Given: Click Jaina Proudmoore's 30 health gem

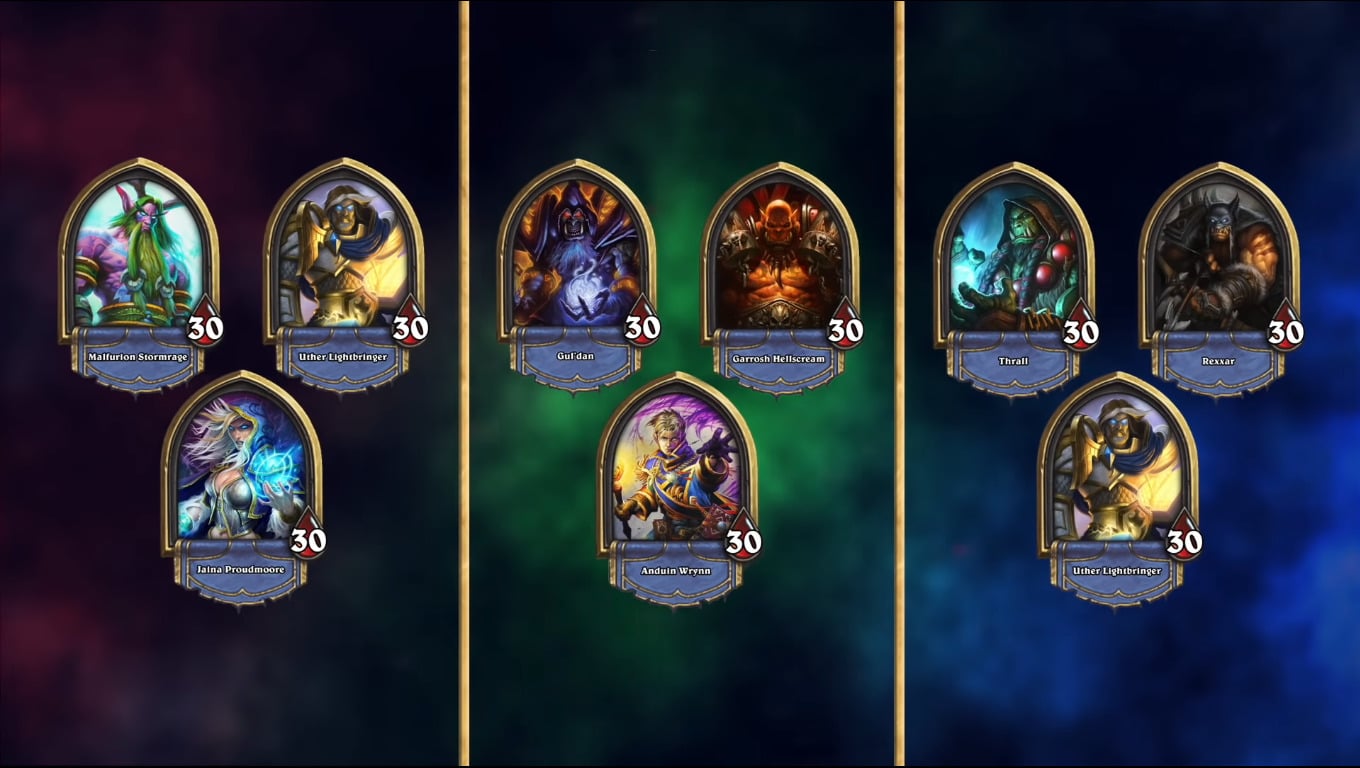Looking at the screenshot, I should (307, 540).
